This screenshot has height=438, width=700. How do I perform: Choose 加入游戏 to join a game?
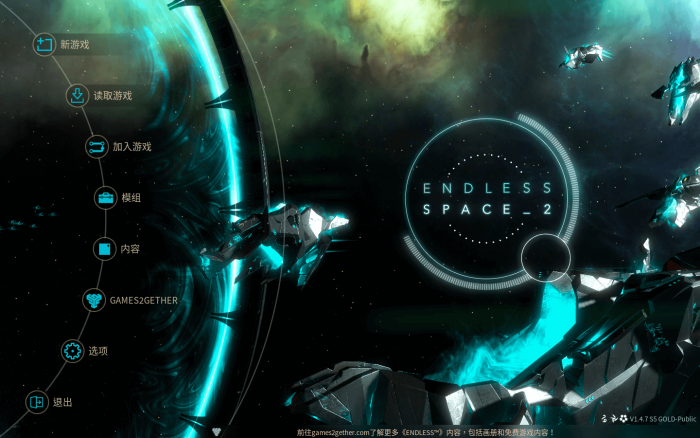click(x=131, y=147)
